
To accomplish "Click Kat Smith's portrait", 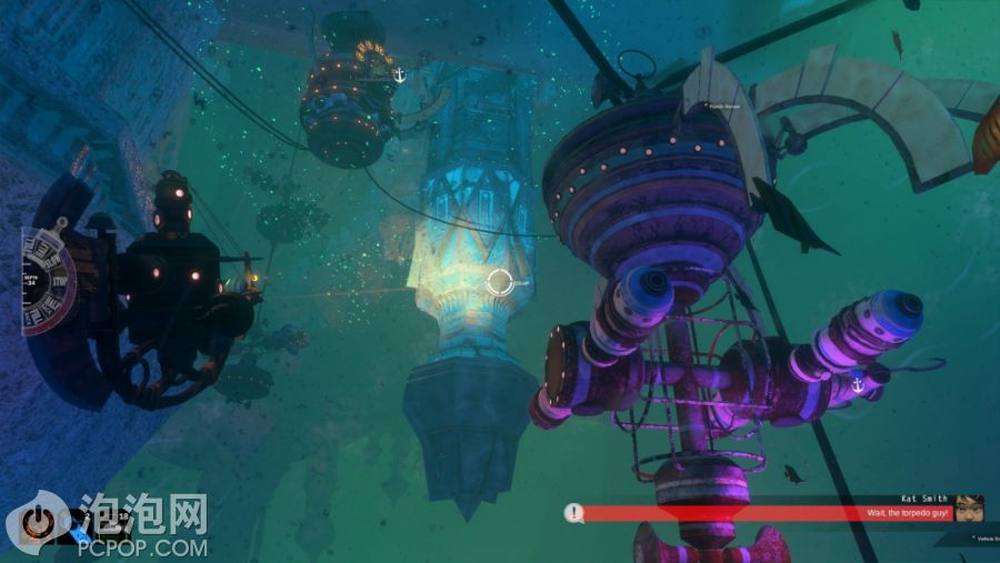I will 968,508.
